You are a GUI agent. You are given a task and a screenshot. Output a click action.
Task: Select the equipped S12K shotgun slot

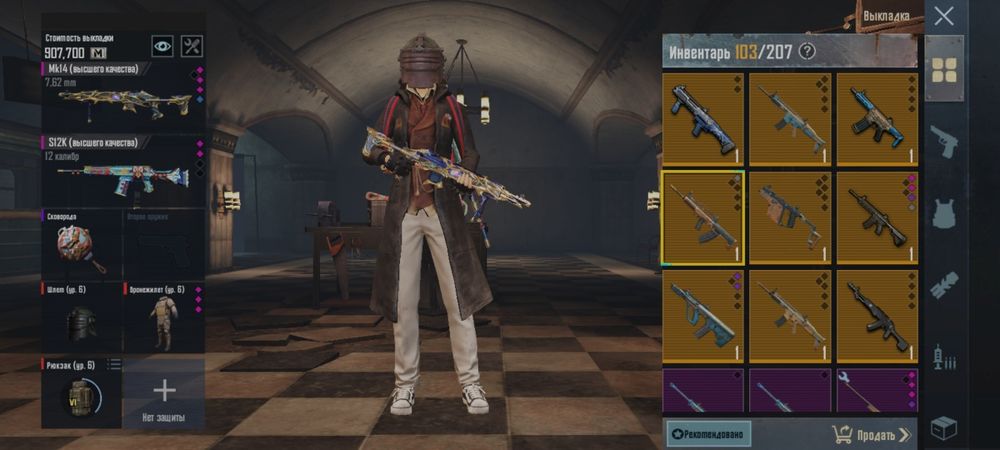pos(123,171)
